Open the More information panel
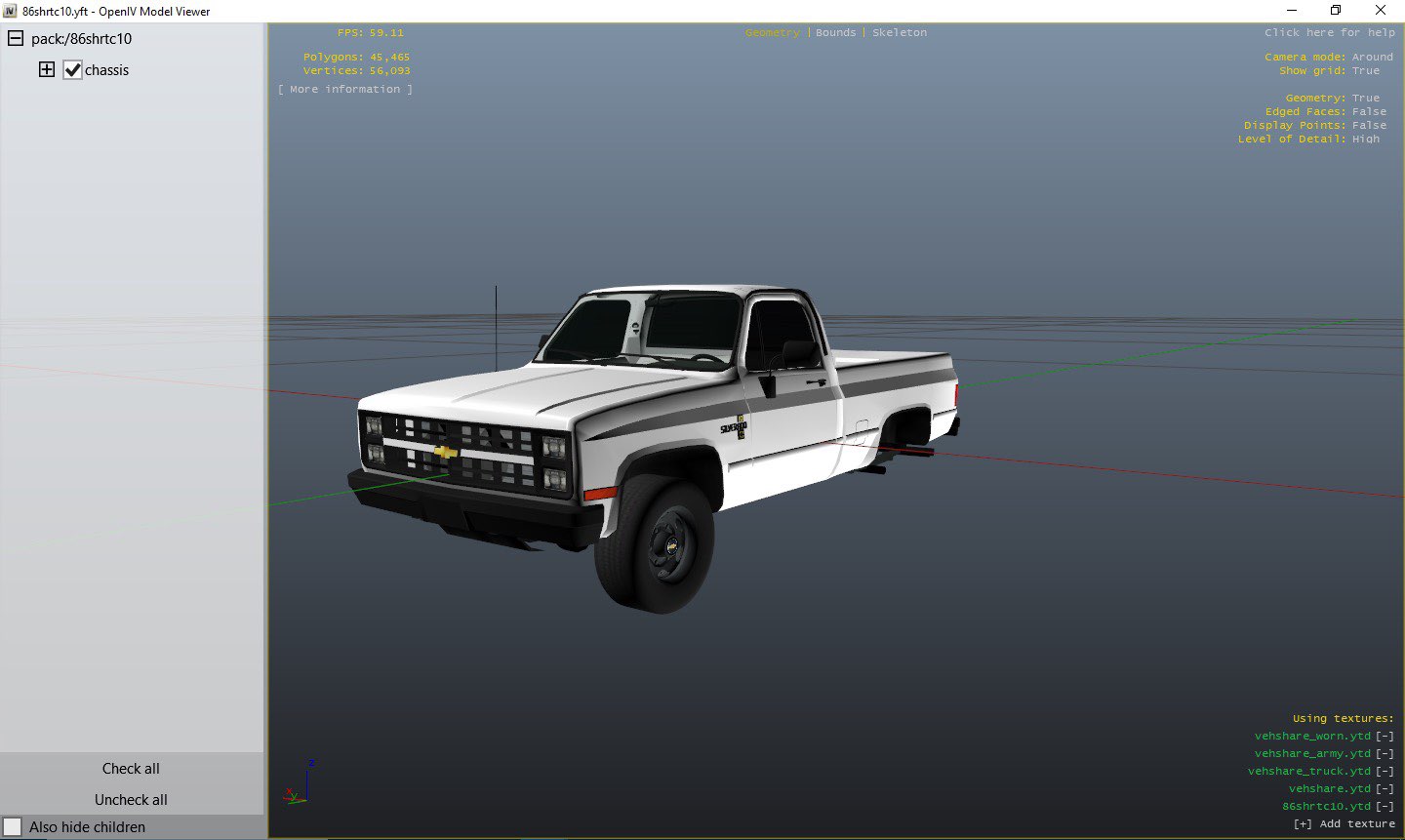Viewport: 1405px width, 840px height. 344,89
